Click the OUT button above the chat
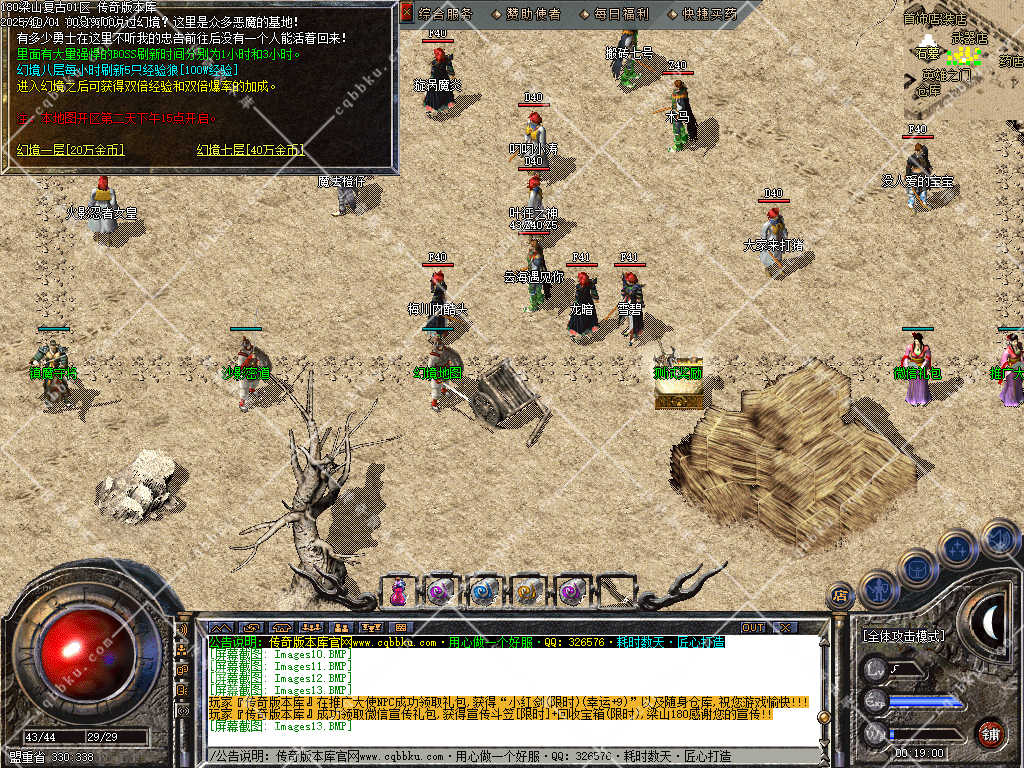Image resolution: width=1024 pixels, height=768 pixels. (752, 627)
